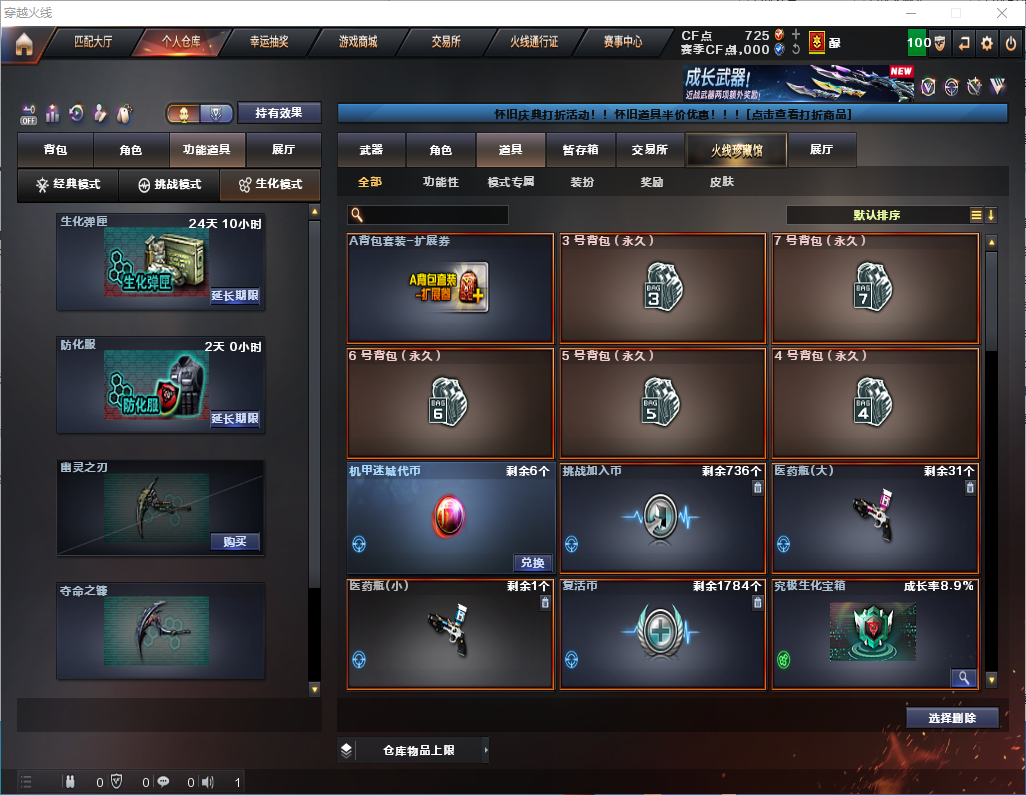Go to 游戏商城 game shop

[x=357, y=42]
